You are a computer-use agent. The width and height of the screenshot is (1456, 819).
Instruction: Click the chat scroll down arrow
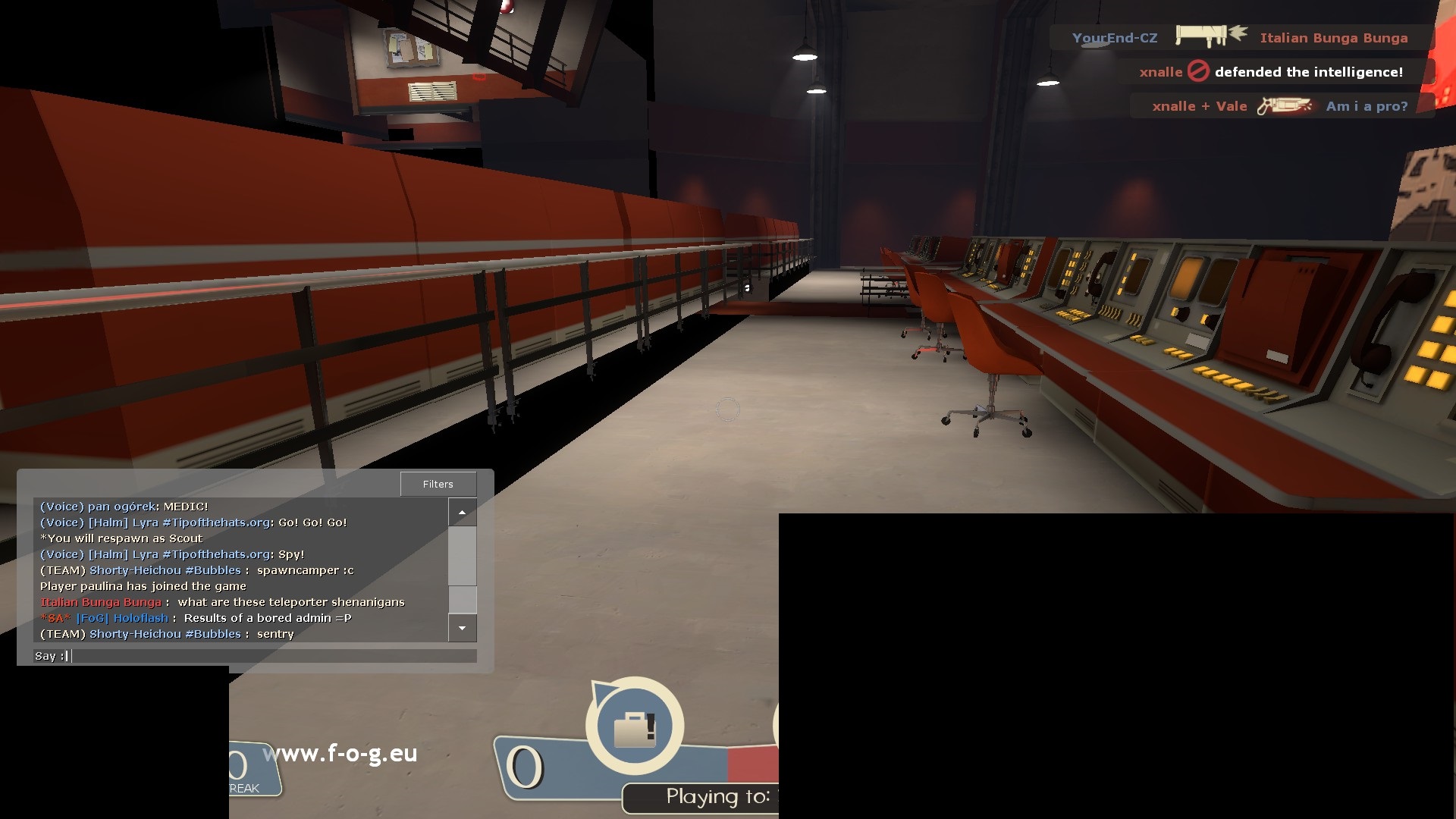click(462, 628)
